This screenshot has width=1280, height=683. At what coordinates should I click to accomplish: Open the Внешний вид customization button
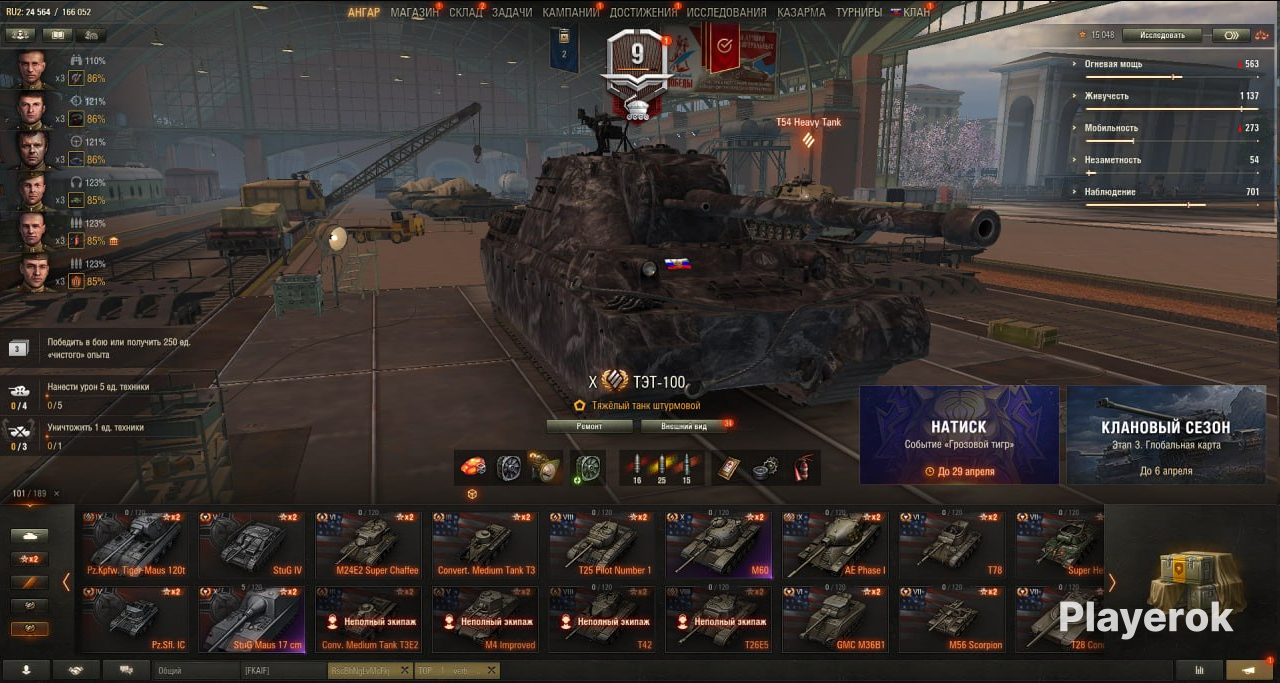686,426
